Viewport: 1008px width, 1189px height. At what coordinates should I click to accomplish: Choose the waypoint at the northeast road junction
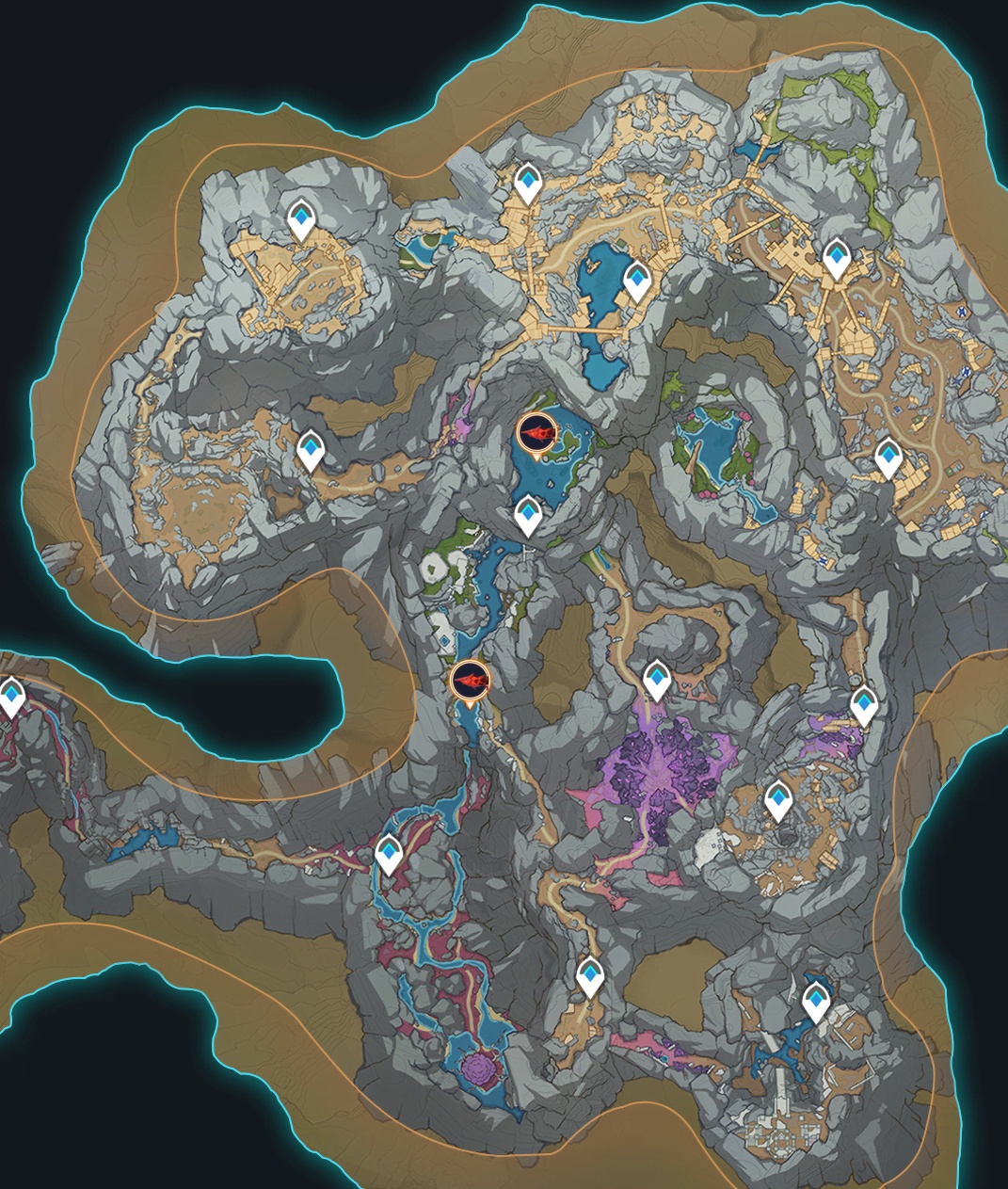click(836, 258)
